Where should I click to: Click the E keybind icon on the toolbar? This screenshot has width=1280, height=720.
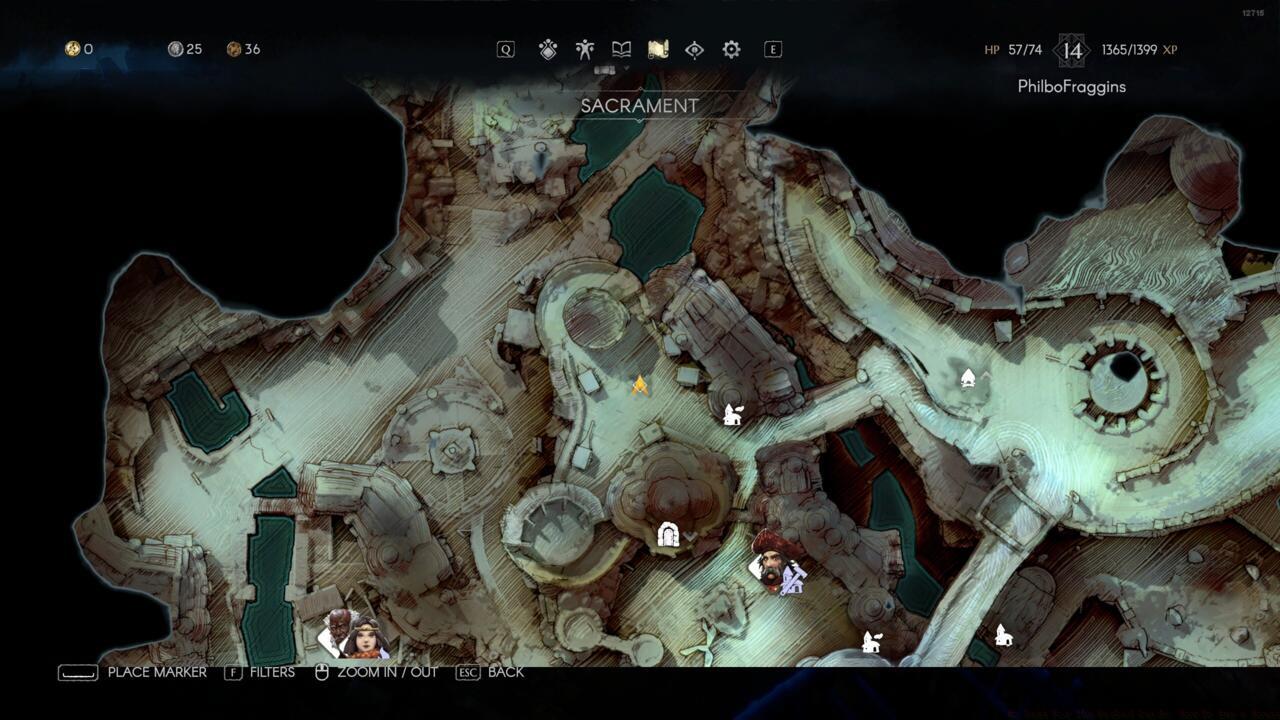[771, 48]
